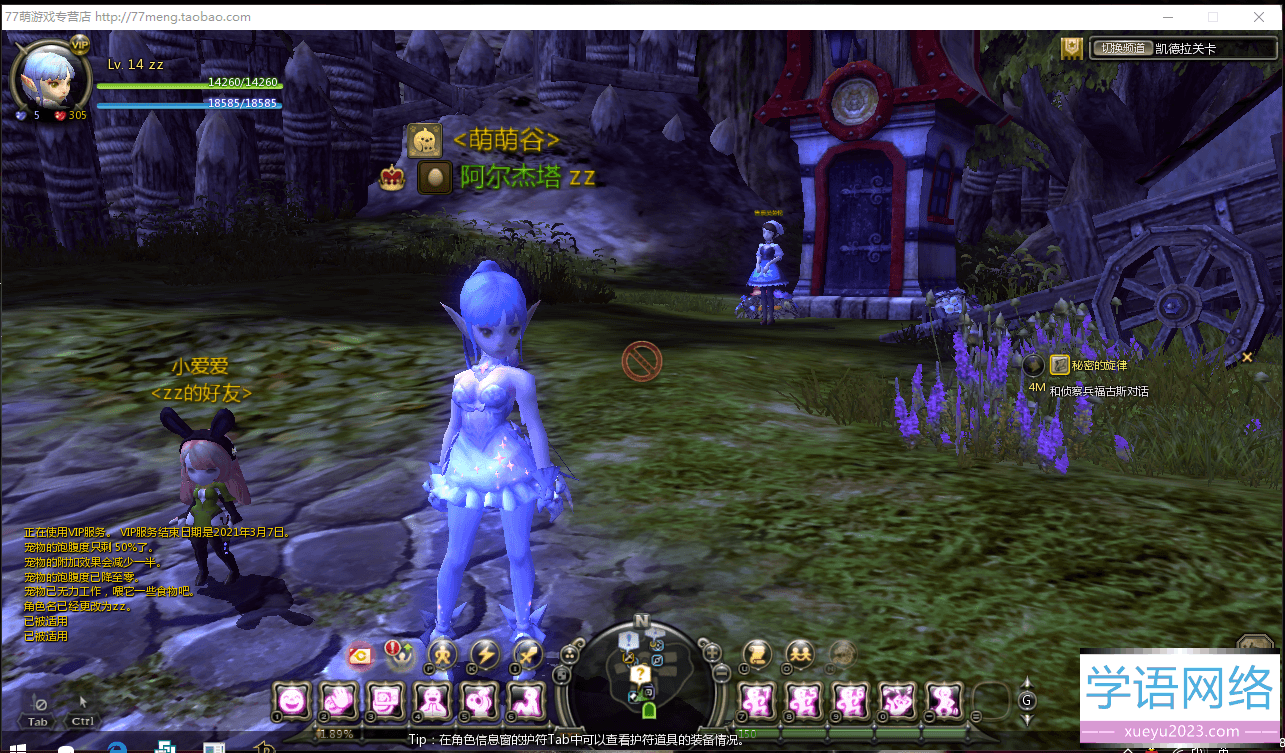Open the lightning bolt skill menu icon
The height and width of the screenshot is (753, 1285).
click(485, 655)
